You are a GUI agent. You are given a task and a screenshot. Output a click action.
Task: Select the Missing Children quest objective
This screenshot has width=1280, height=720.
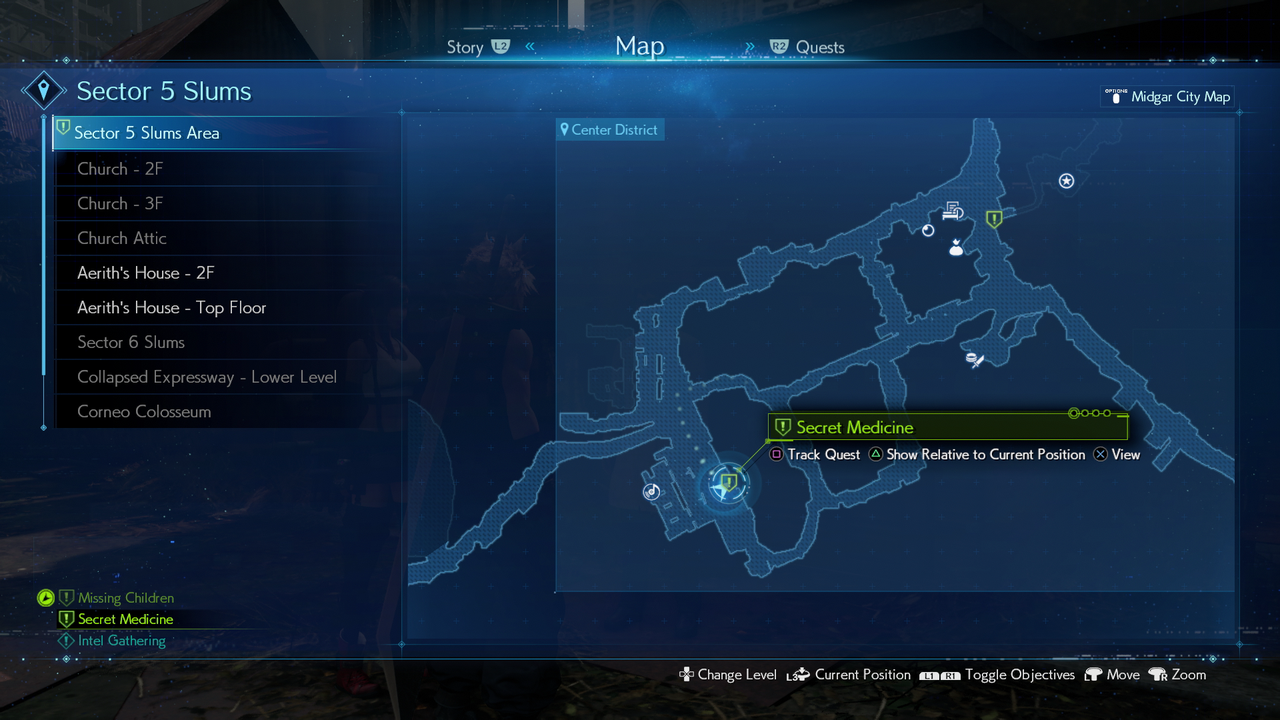coord(125,598)
